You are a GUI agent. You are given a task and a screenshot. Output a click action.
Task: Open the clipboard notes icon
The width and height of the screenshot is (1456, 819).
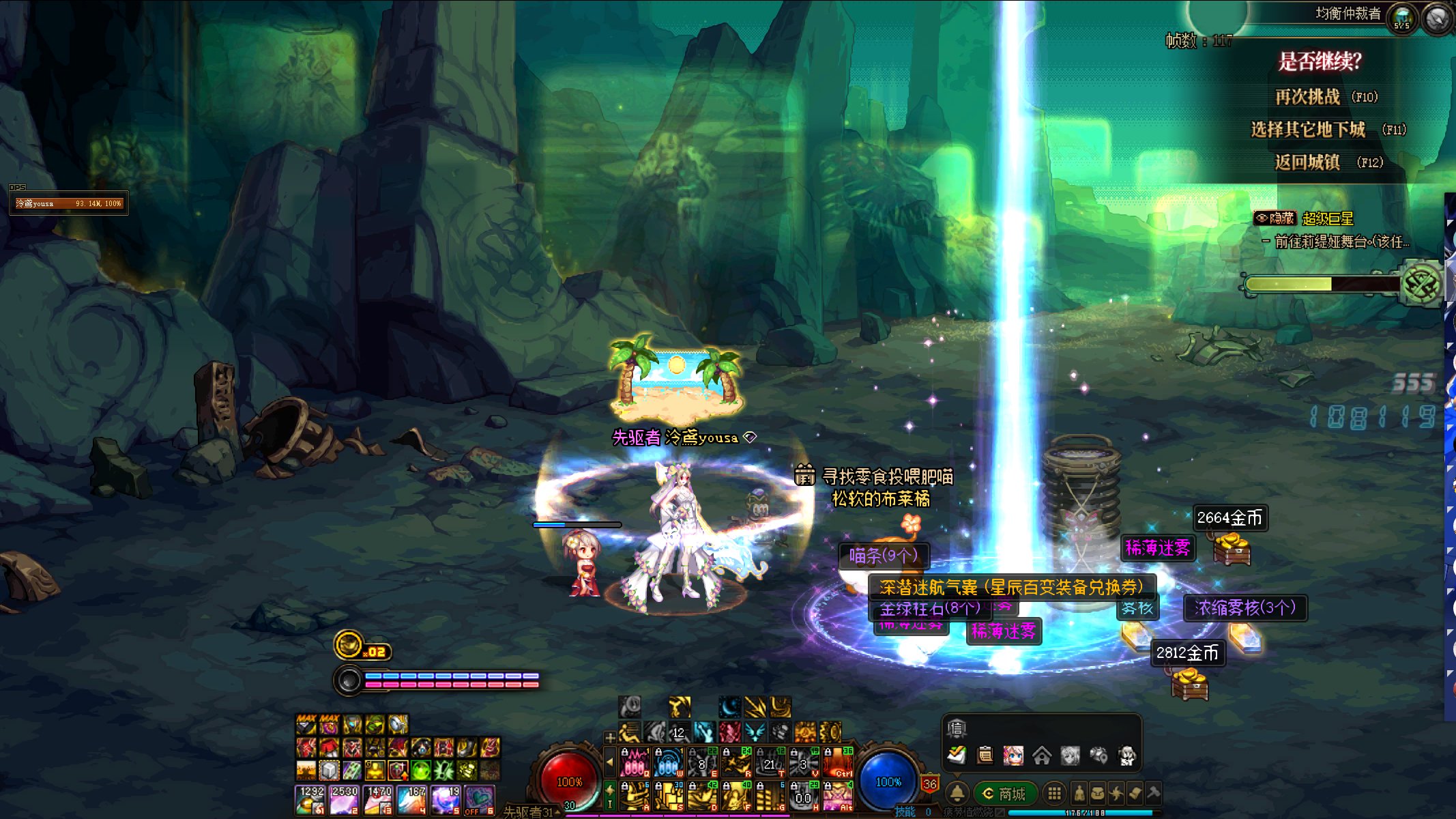coord(985,756)
